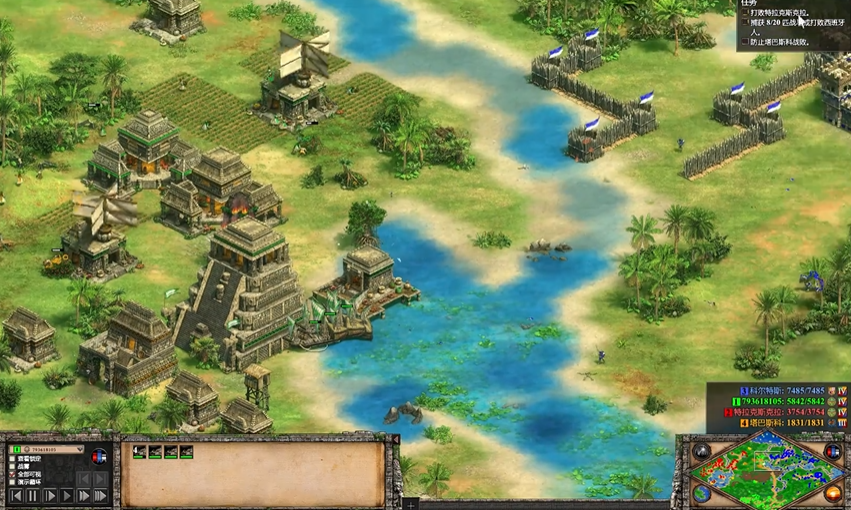Toggle the 查看锁定 view lock checkbox
The height and width of the screenshot is (510, 851).
tap(13, 458)
